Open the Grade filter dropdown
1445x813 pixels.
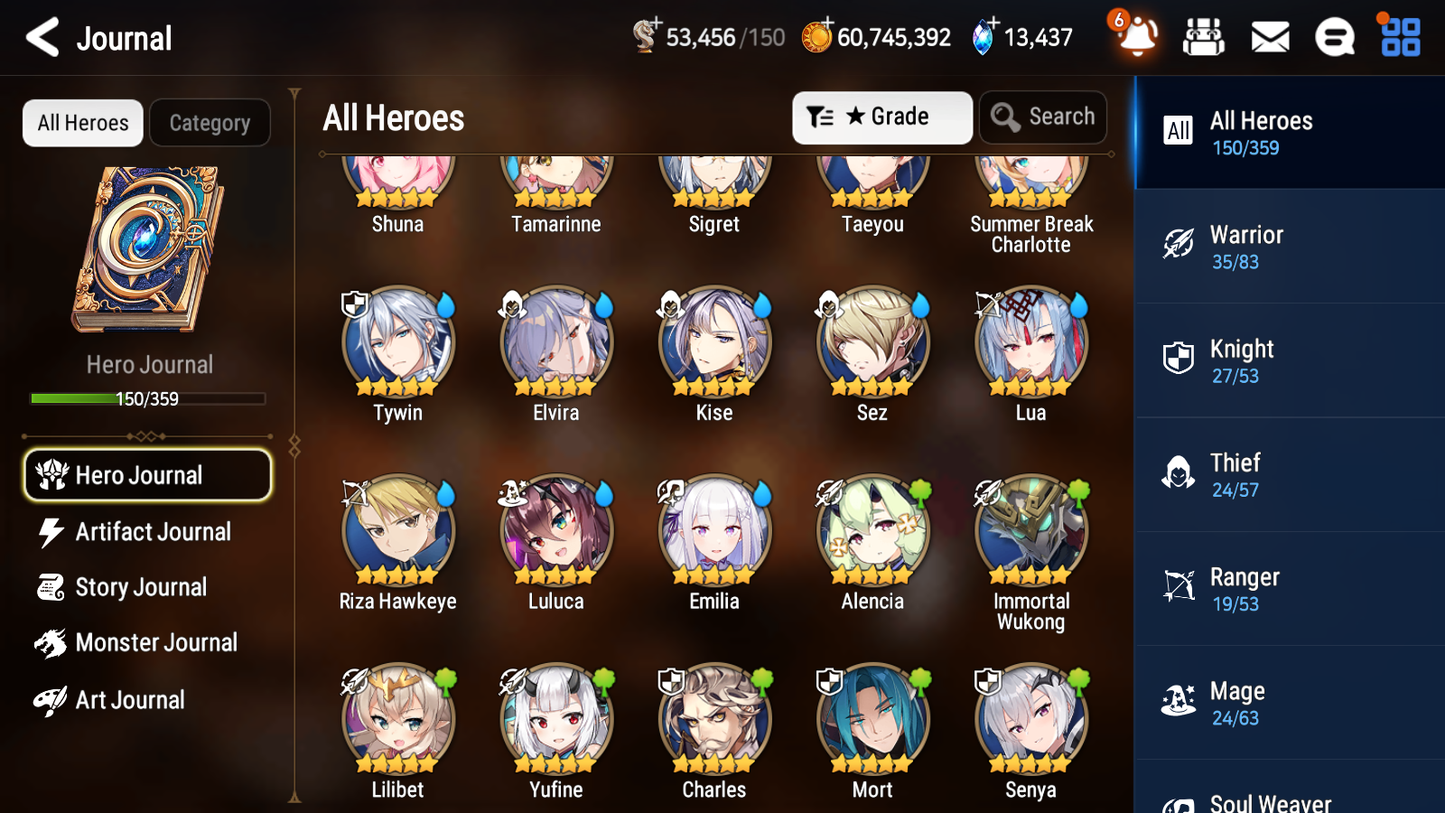(882, 117)
